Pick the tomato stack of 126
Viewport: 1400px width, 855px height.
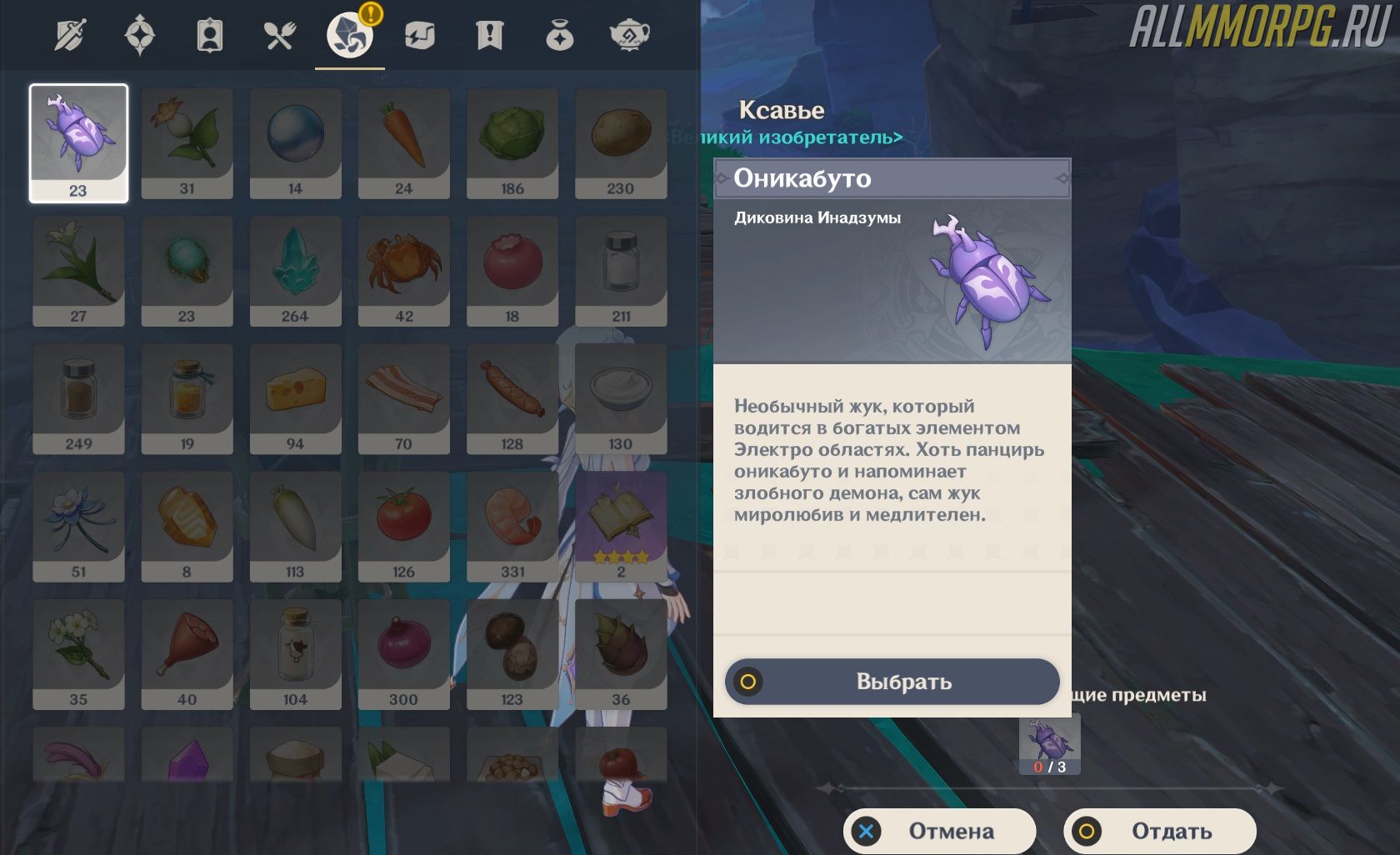[403, 525]
